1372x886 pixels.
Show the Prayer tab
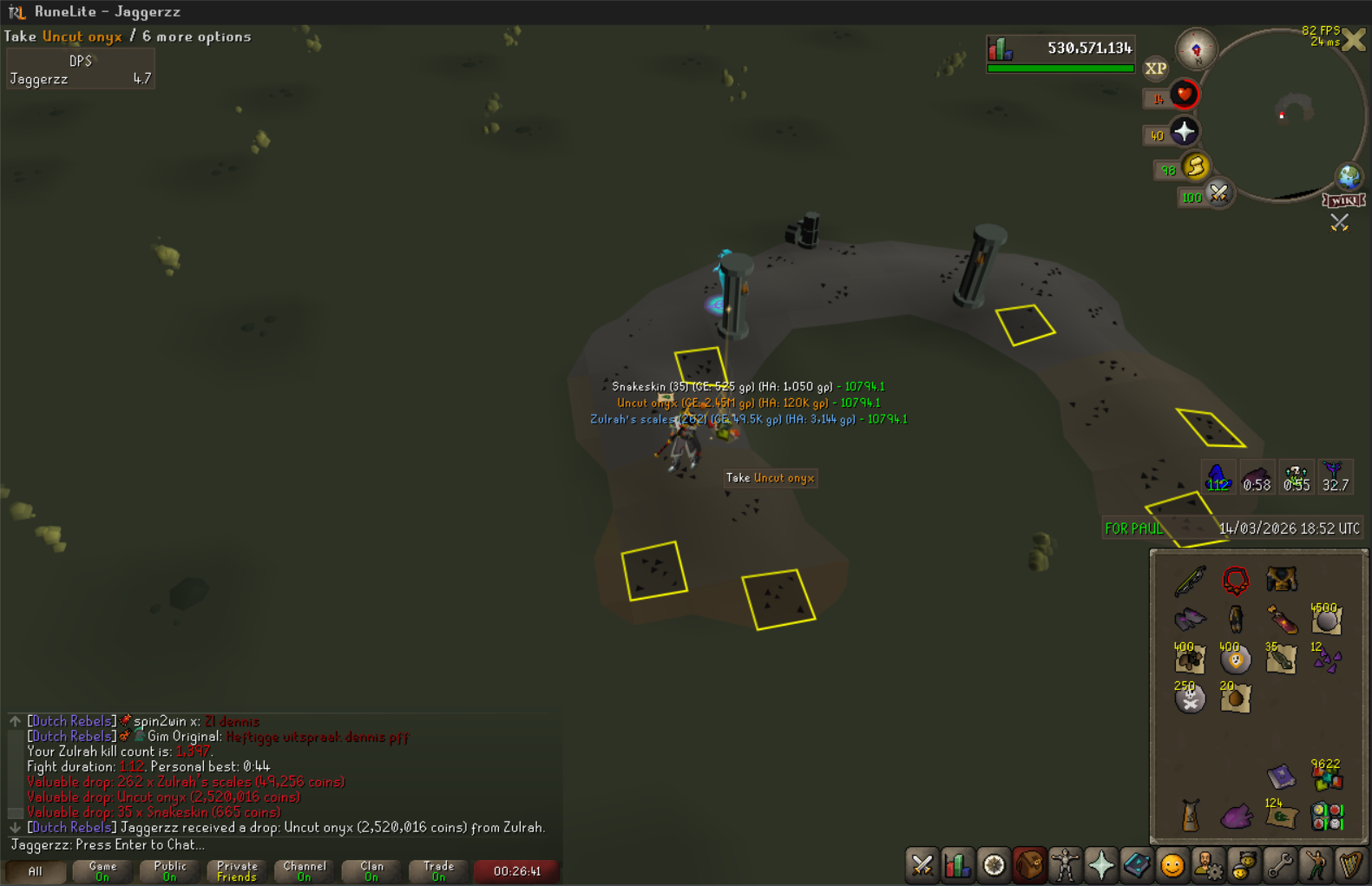pos(1101,865)
